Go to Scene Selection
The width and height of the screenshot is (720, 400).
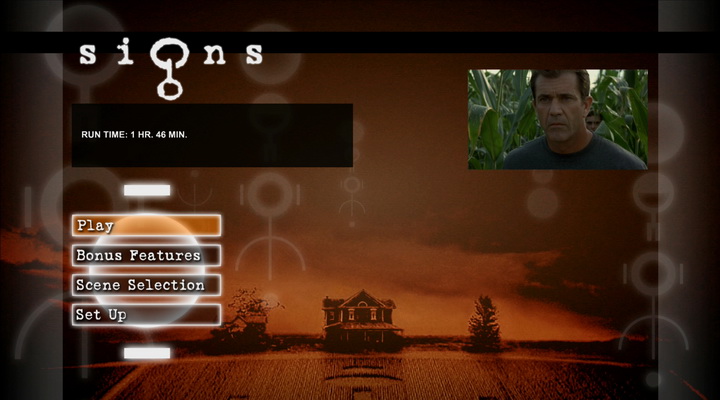tap(146, 285)
